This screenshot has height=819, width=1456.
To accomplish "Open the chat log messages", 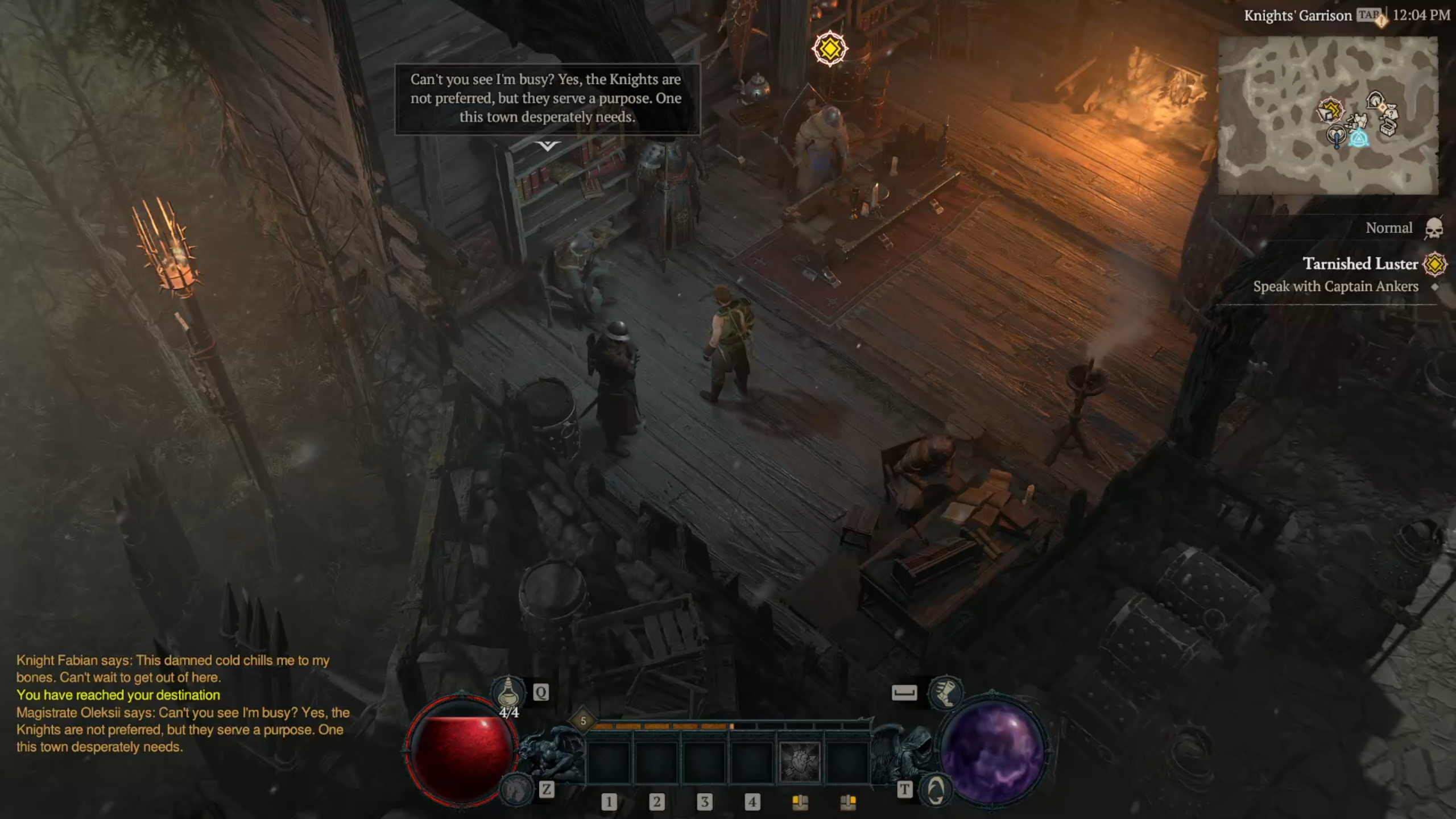I will [x=182, y=704].
